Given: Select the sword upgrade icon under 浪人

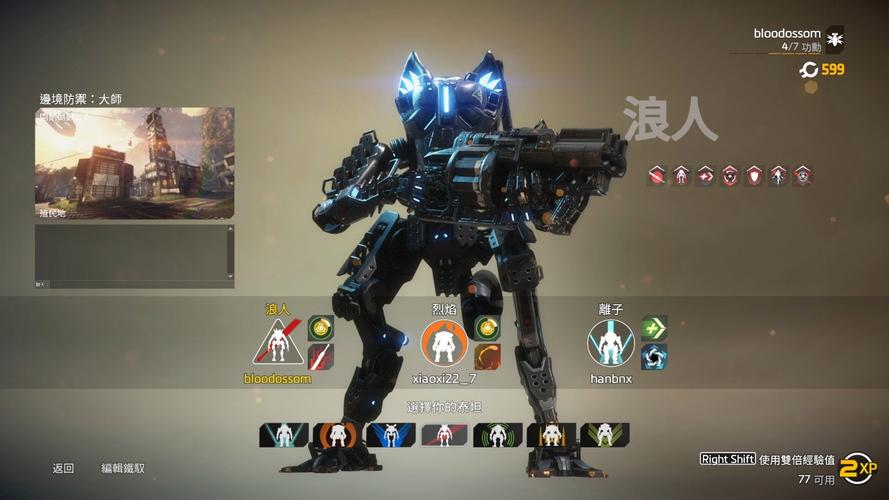Looking at the screenshot, I should [x=658, y=175].
